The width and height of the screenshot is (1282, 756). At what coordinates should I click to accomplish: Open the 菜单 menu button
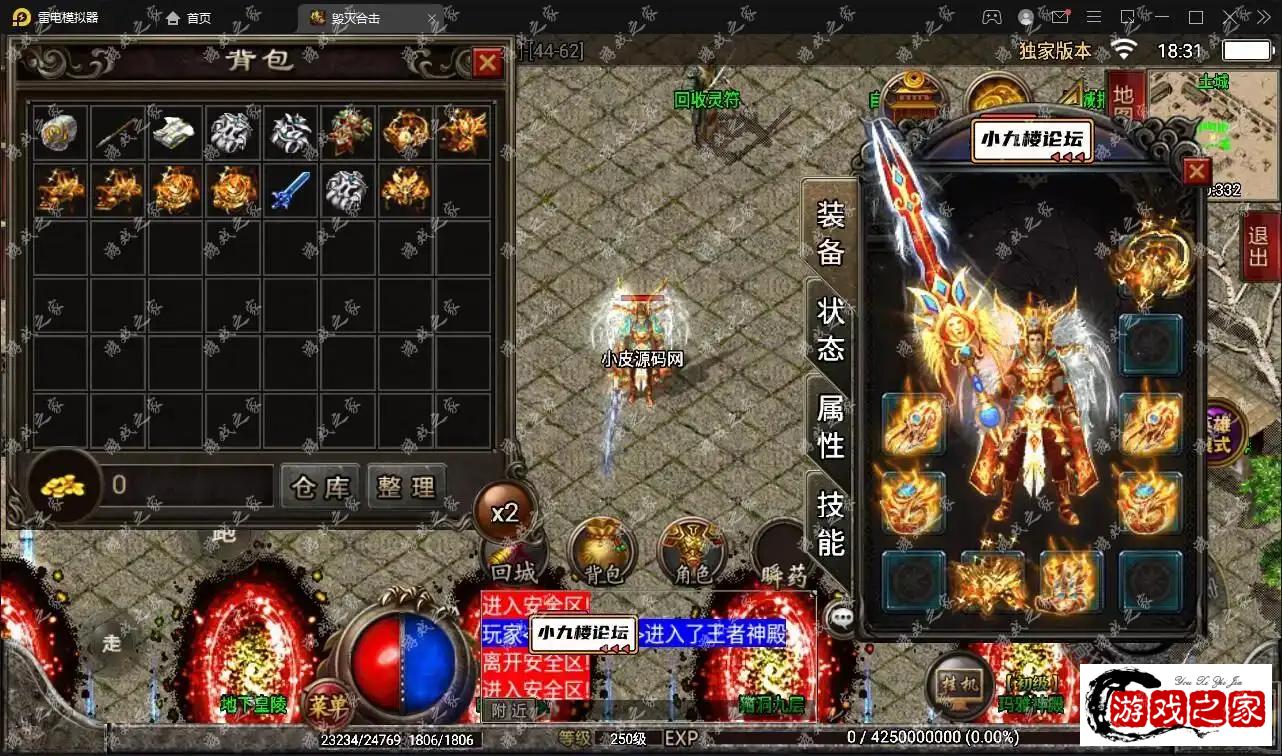tap(327, 705)
